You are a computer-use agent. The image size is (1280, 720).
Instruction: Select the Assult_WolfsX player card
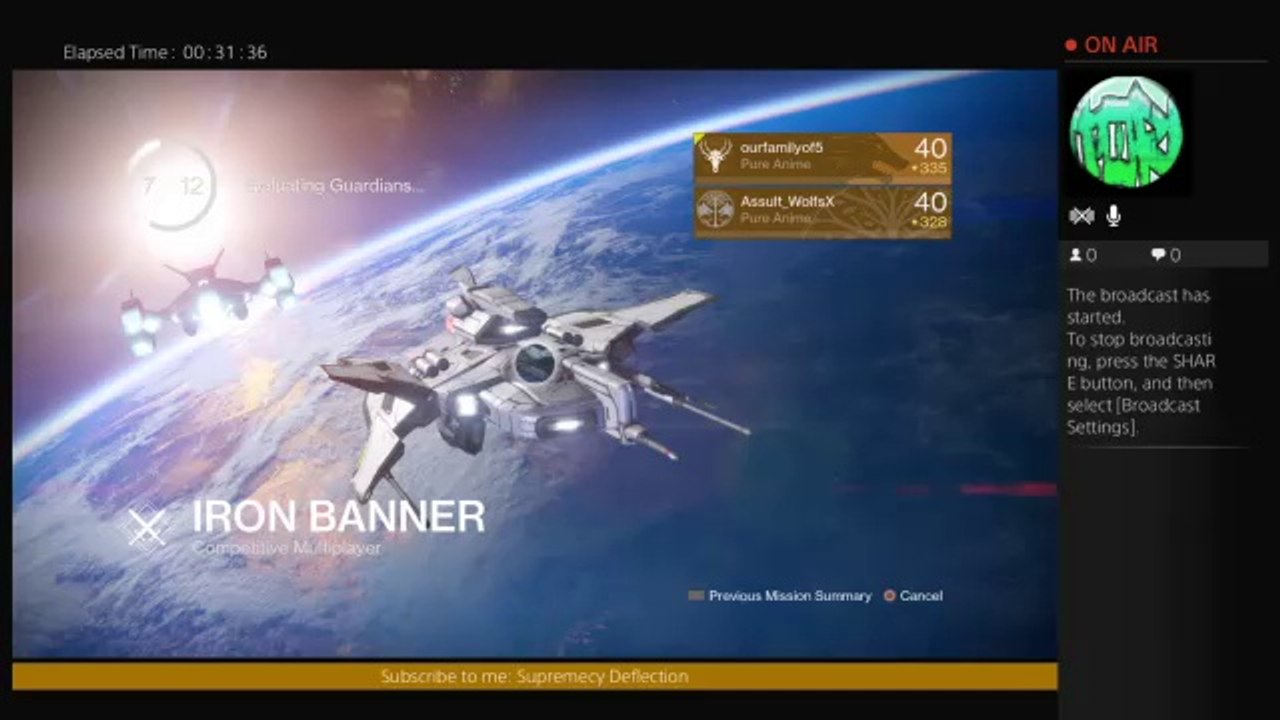822,212
